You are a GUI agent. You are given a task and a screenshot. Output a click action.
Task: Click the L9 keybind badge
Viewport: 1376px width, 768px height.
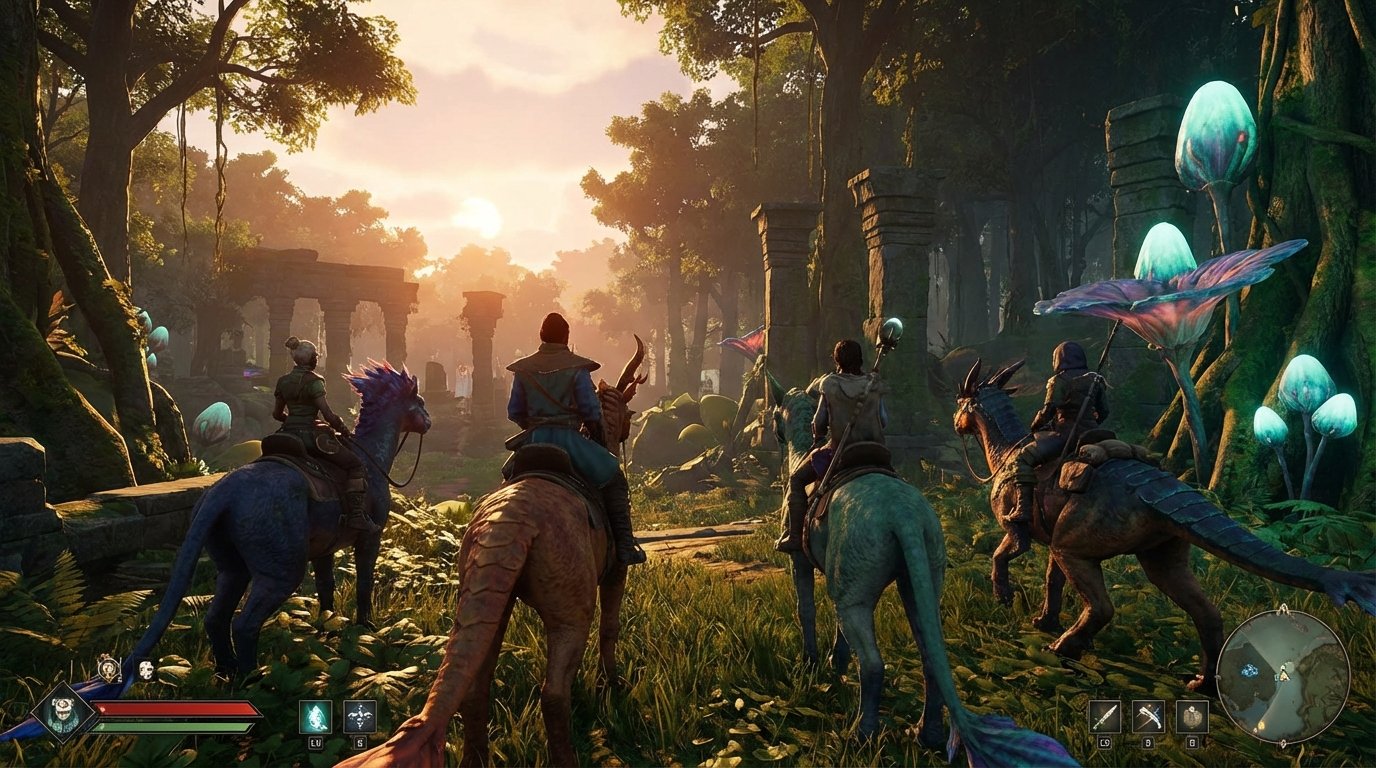[1104, 743]
